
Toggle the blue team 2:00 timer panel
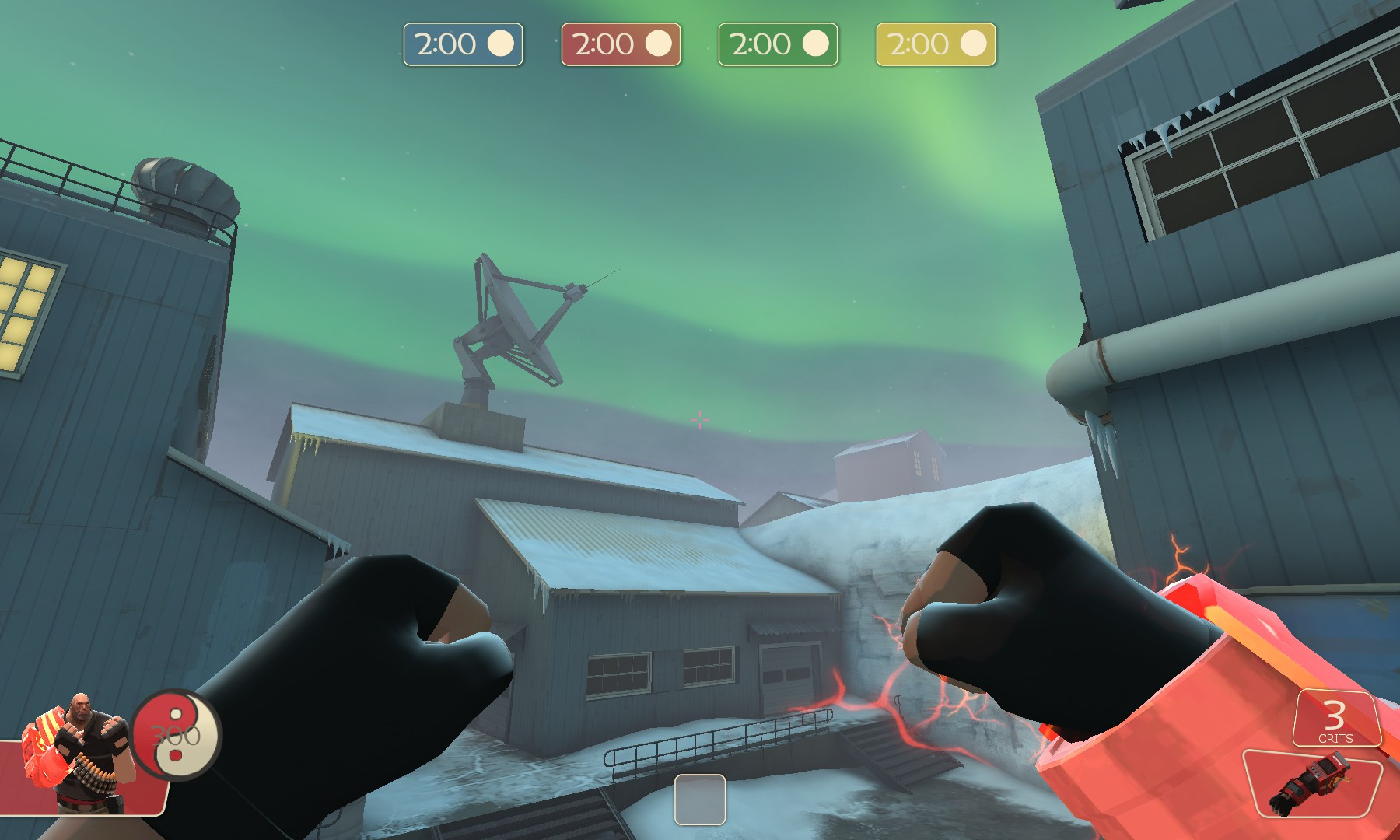click(463, 44)
